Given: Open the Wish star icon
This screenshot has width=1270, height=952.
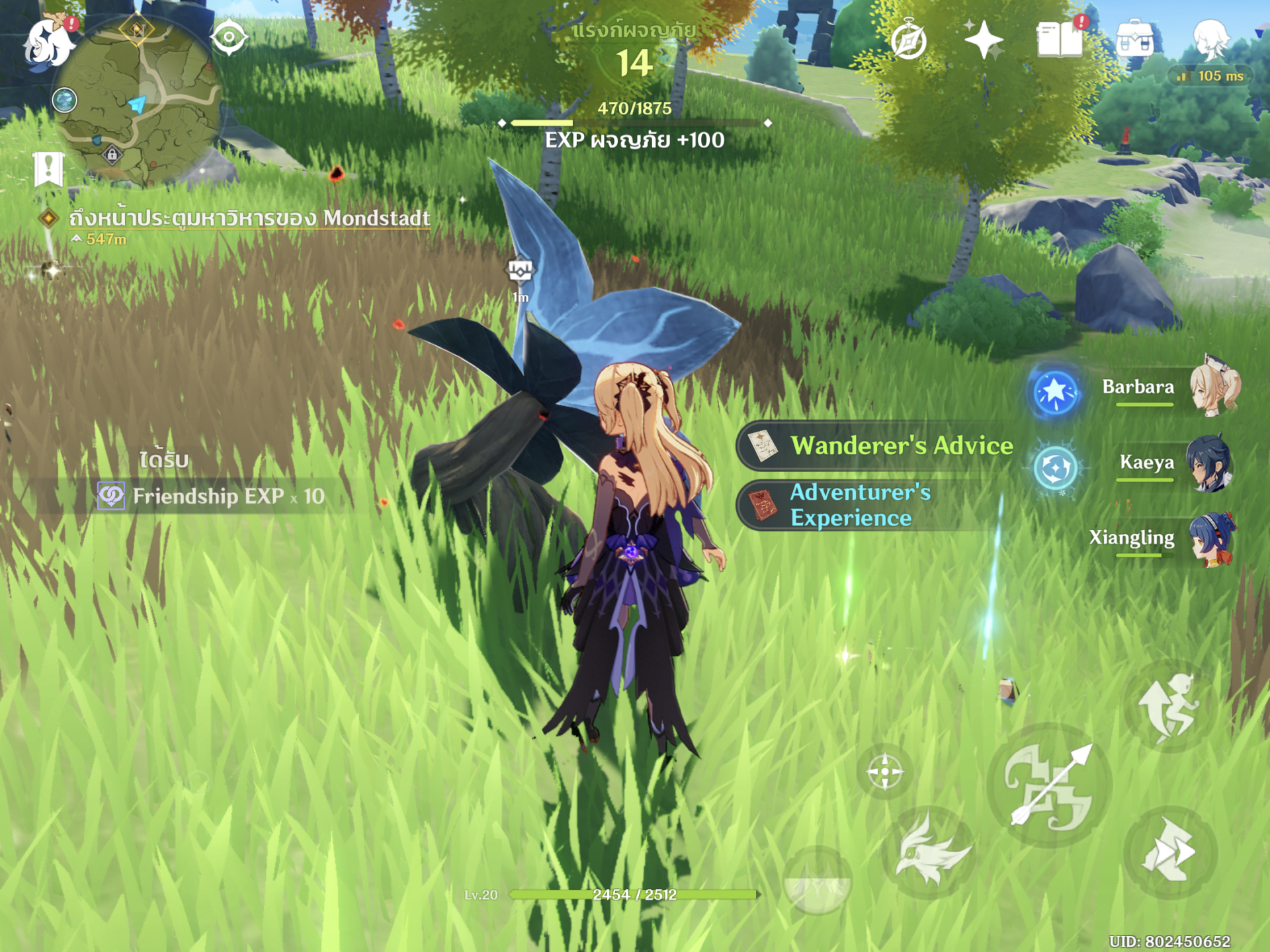Looking at the screenshot, I should (x=984, y=40).
